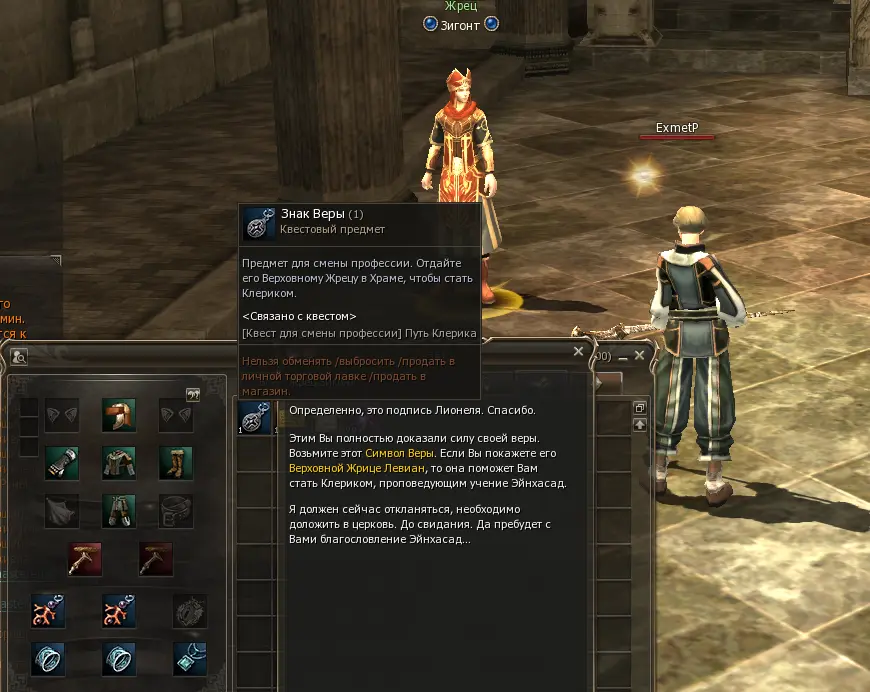The height and width of the screenshot is (692, 870).
Task: Select the Знак Веры quest item
Action: click(258, 419)
